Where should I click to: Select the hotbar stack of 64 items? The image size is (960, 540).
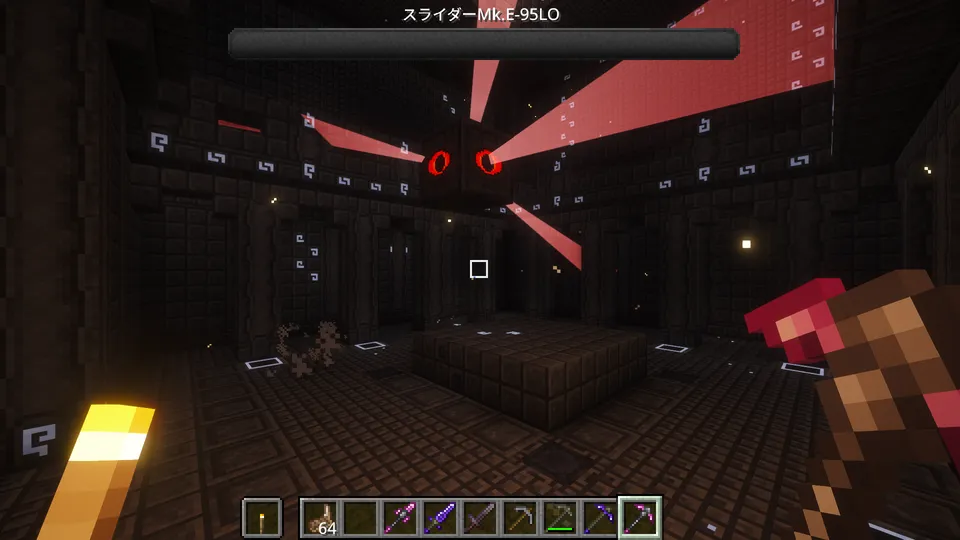pos(320,518)
